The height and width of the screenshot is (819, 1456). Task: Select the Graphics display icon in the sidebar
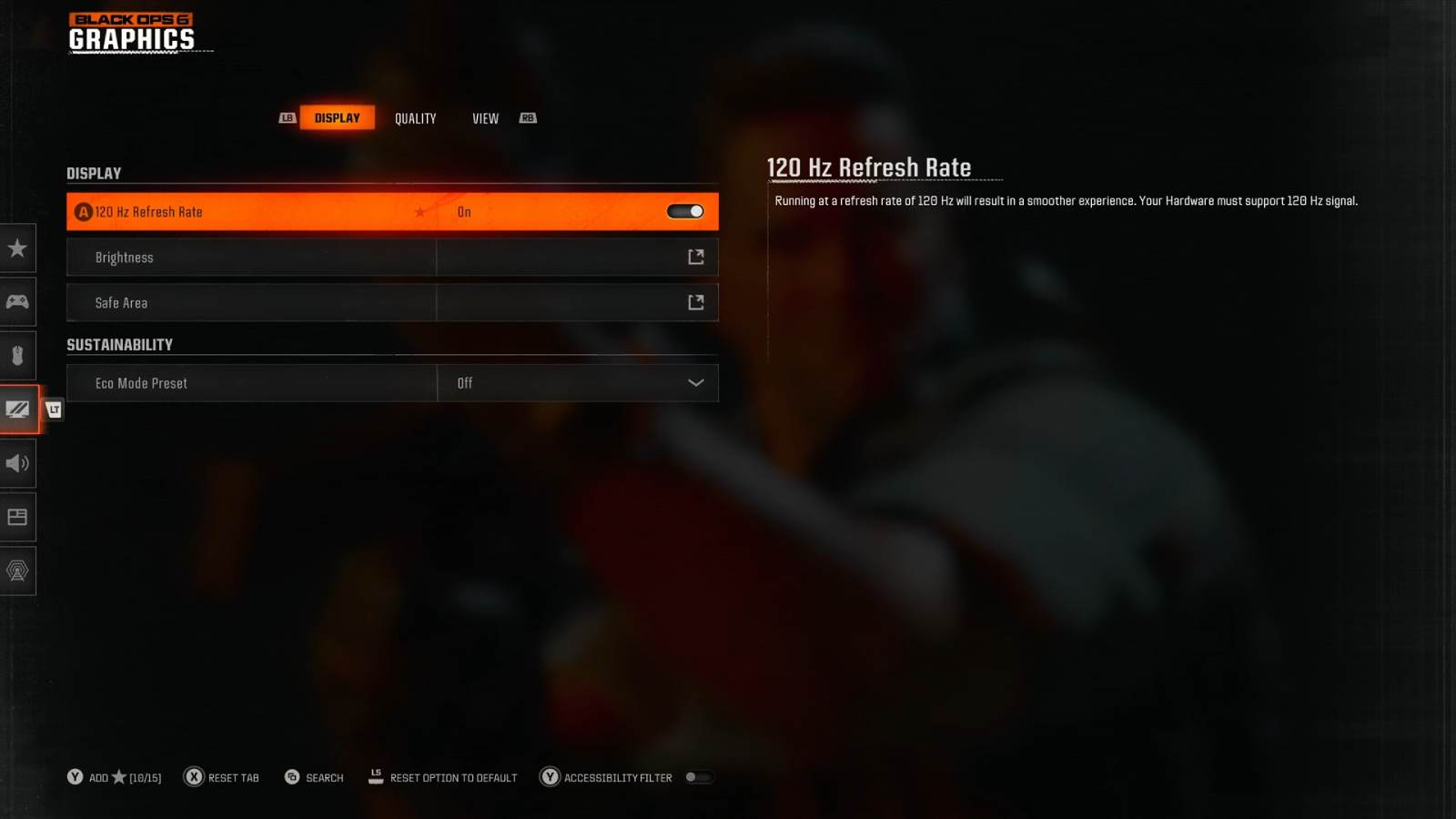pos(18,409)
